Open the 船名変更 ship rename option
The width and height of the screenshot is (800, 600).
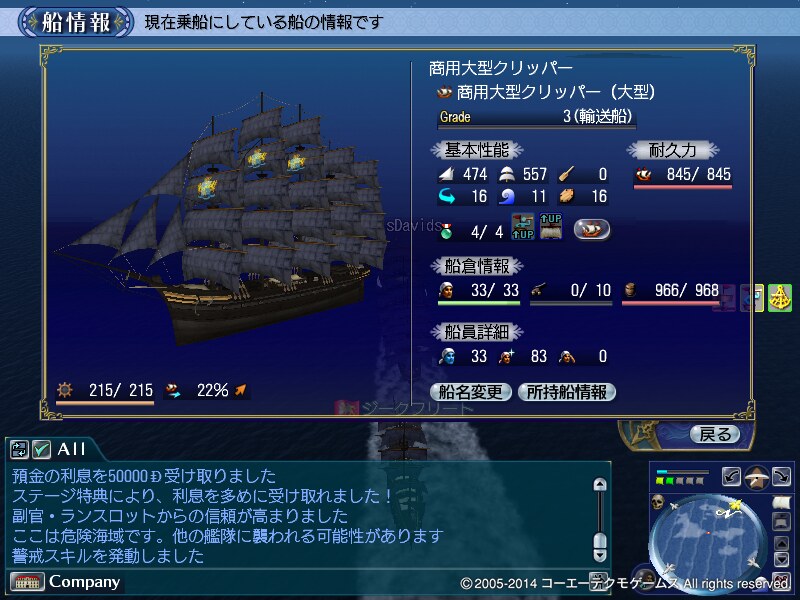[471, 392]
